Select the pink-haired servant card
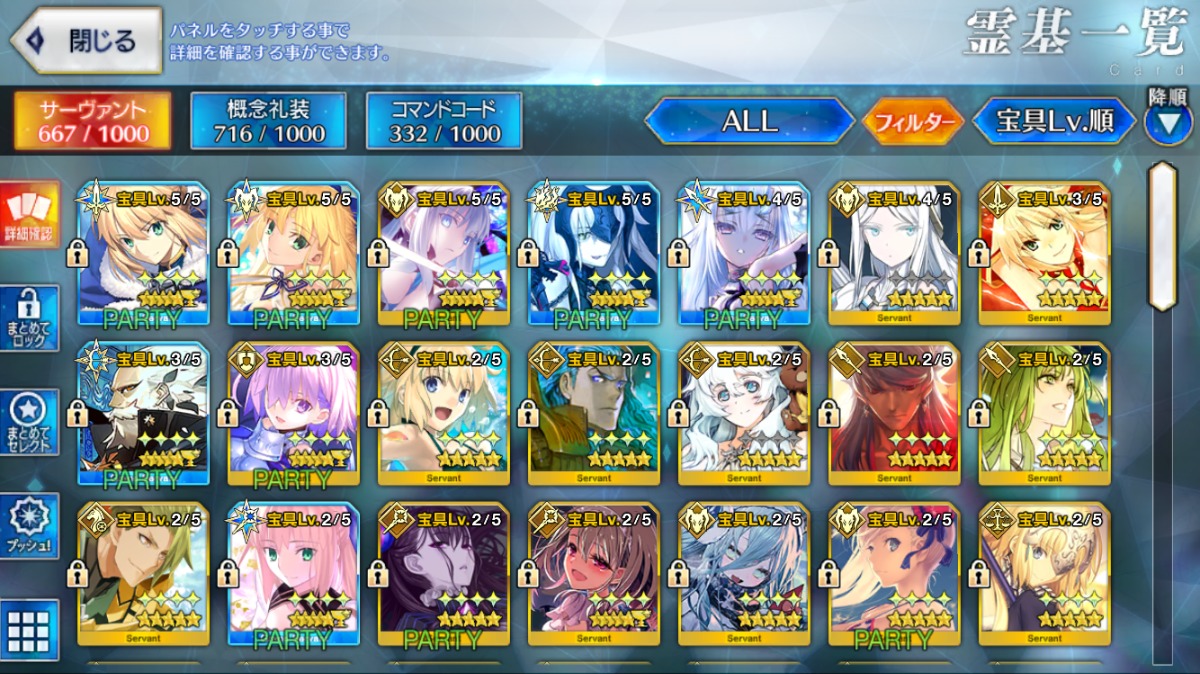The image size is (1200, 674). point(293,573)
